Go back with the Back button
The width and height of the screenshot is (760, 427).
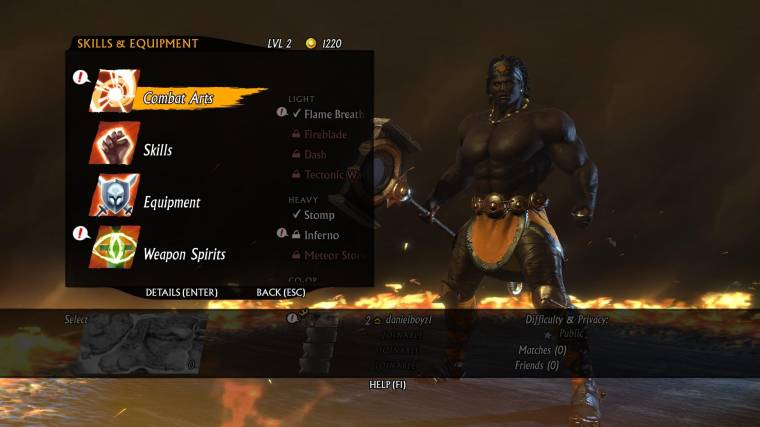(x=280, y=292)
